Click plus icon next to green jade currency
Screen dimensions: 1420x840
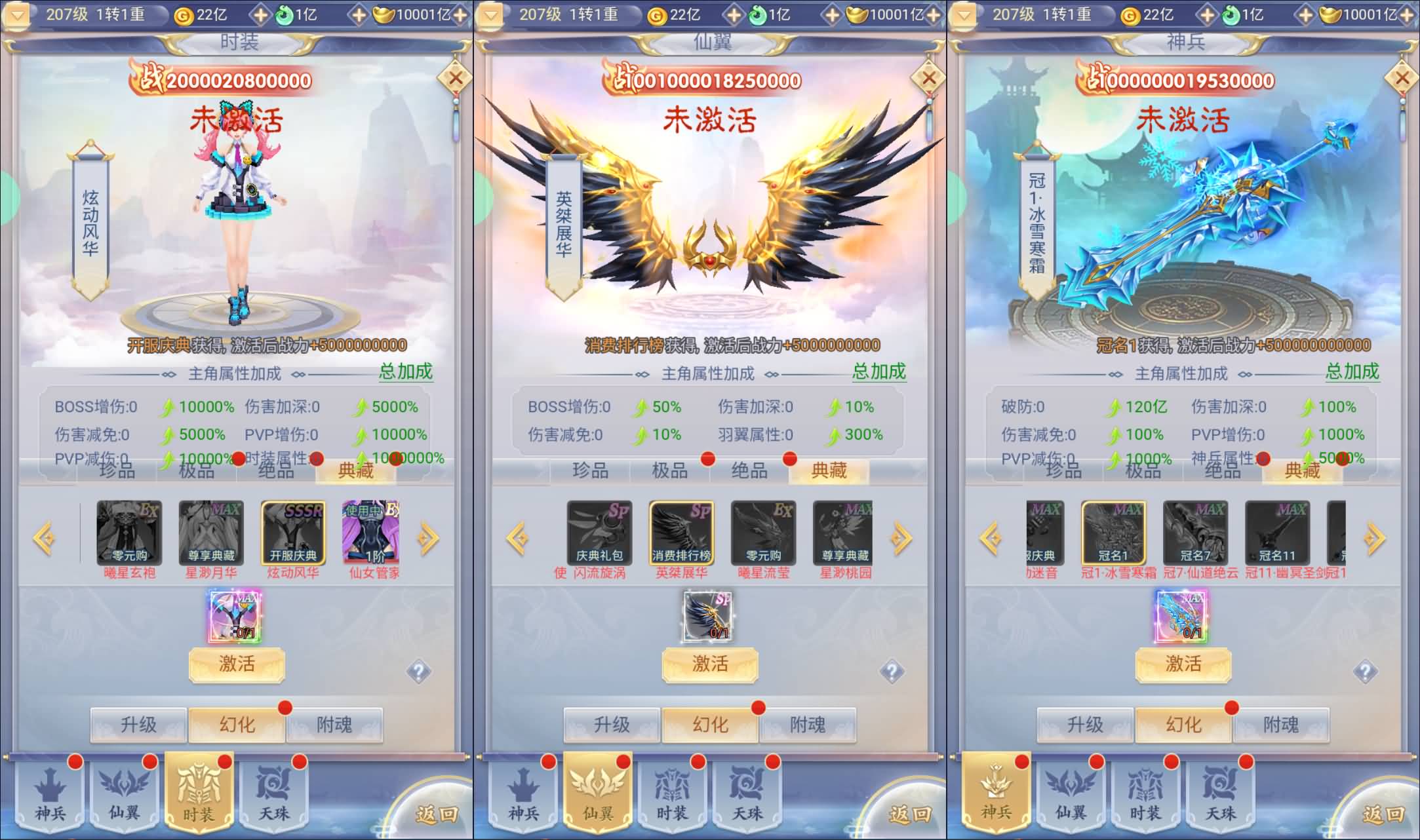pos(359,14)
